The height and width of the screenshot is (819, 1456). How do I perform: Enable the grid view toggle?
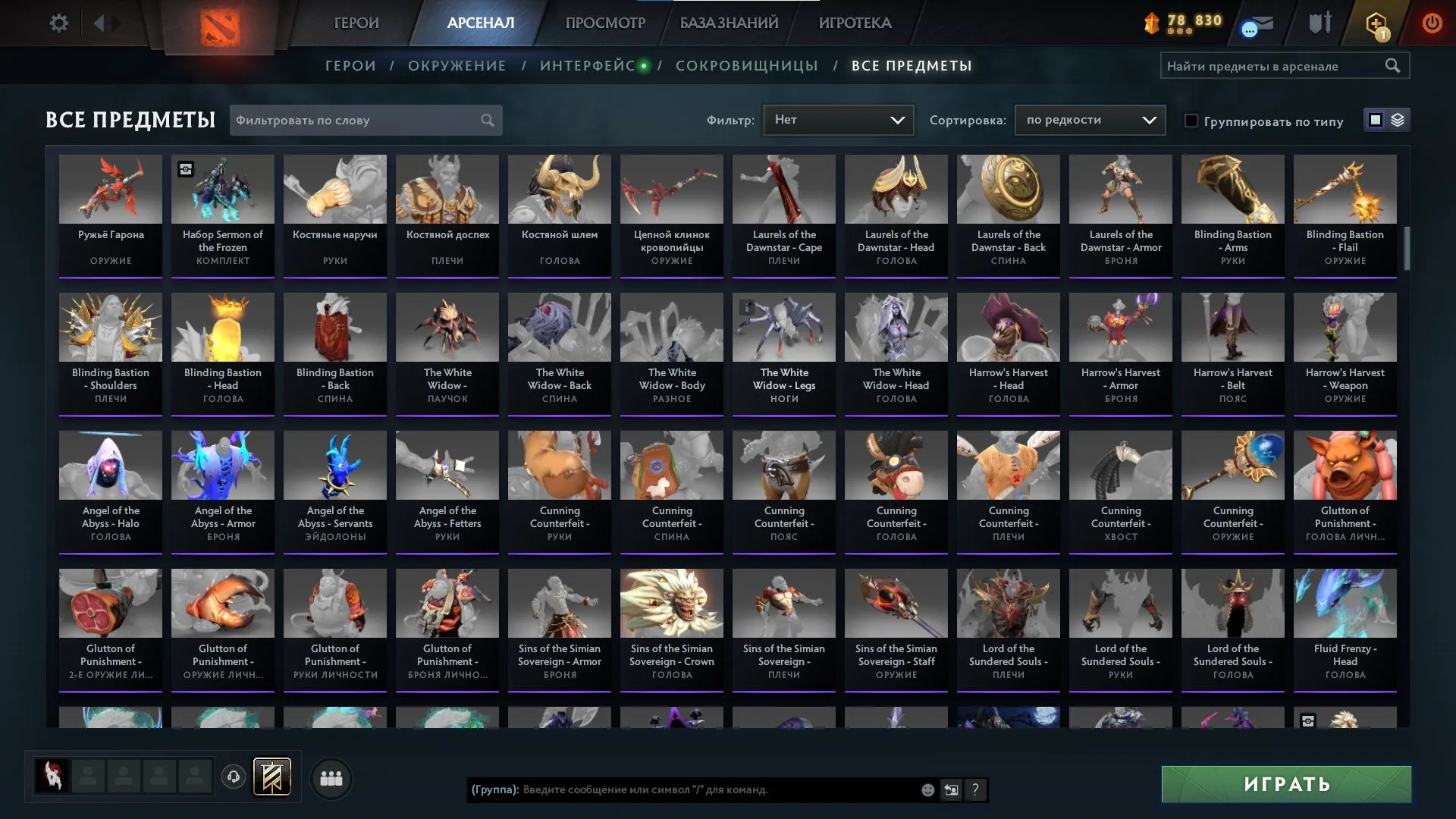(1374, 120)
